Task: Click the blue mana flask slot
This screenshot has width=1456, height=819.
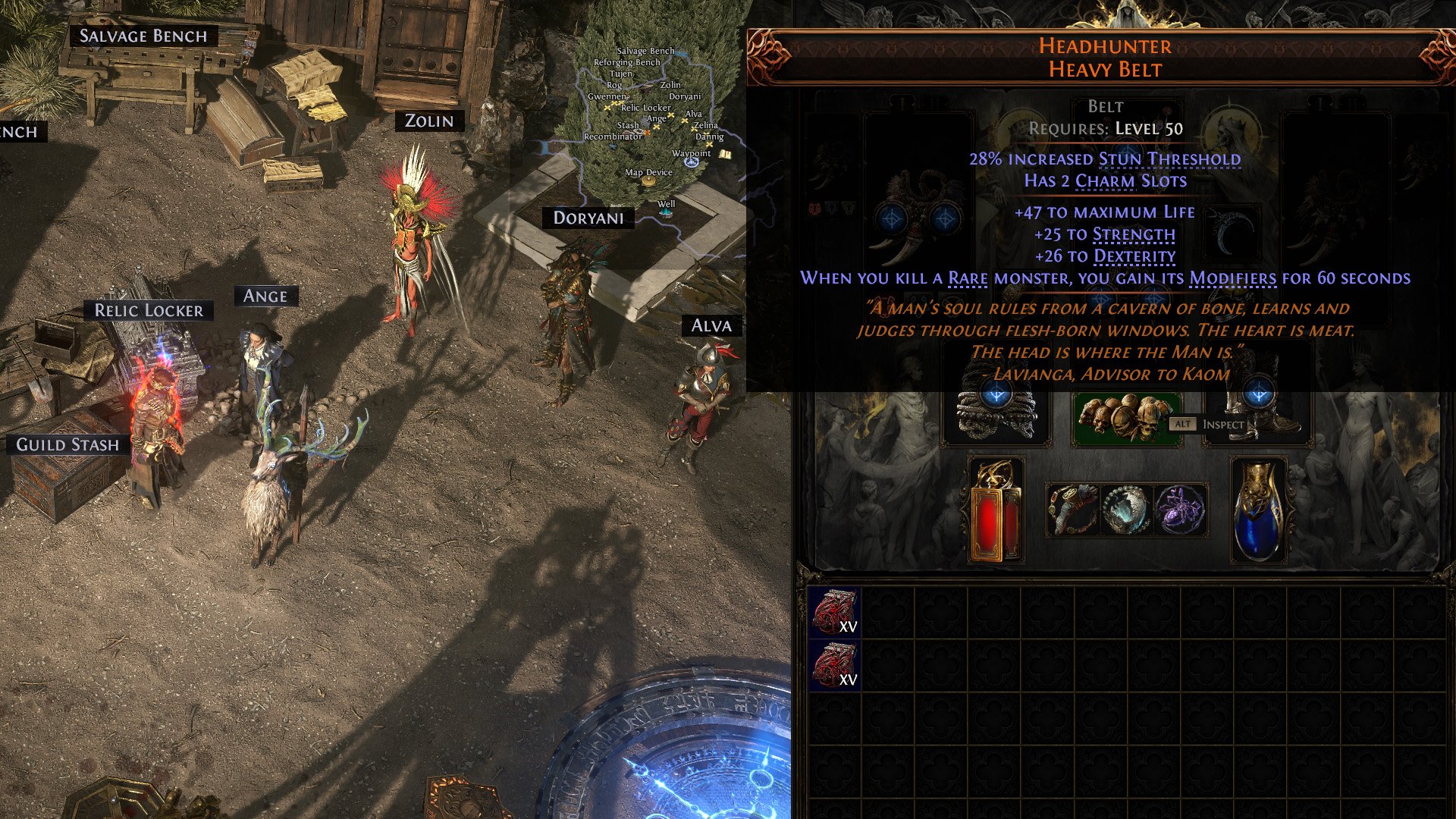Action: coord(1258,510)
